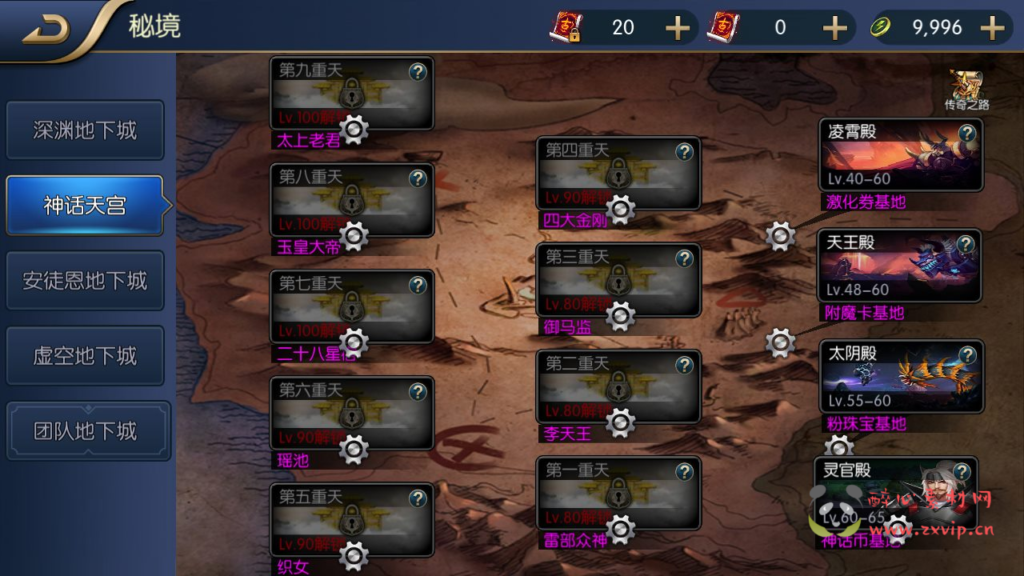
Task: Open the 传奇之路 icon
Action: click(967, 89)
